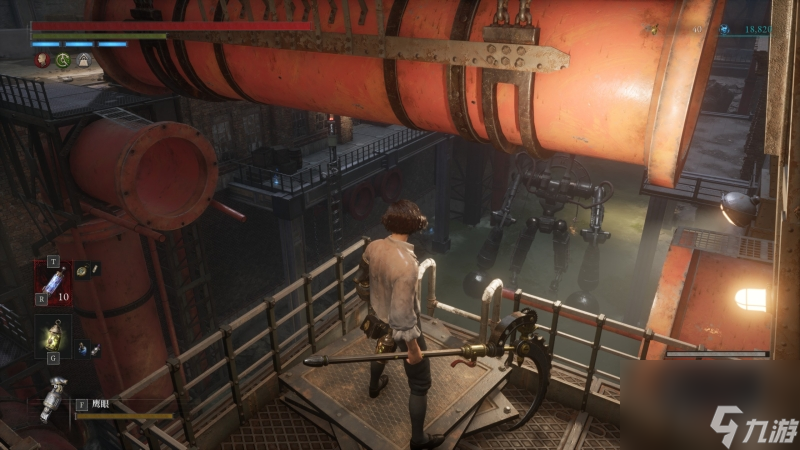Click the green circular status buff icon

pos(63,60)
